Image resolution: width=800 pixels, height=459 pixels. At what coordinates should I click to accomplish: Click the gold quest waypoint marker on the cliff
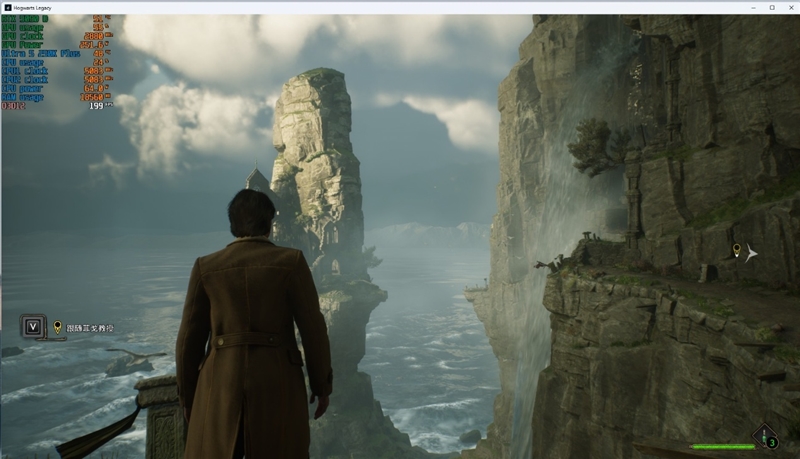coord(737,250)
